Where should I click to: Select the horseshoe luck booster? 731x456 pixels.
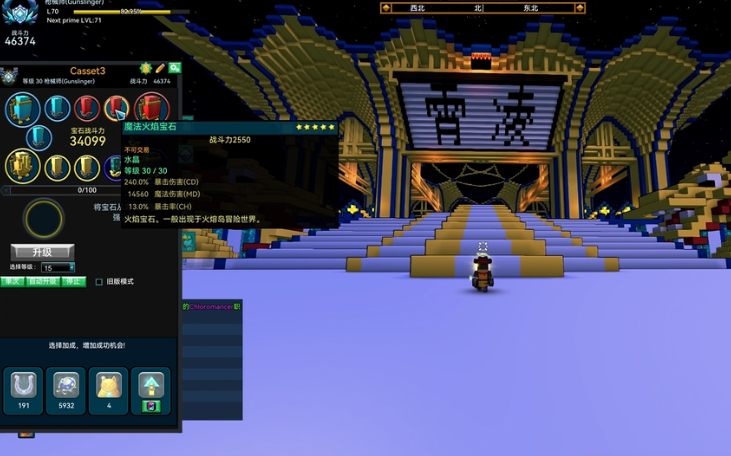[x=24, y=390]
